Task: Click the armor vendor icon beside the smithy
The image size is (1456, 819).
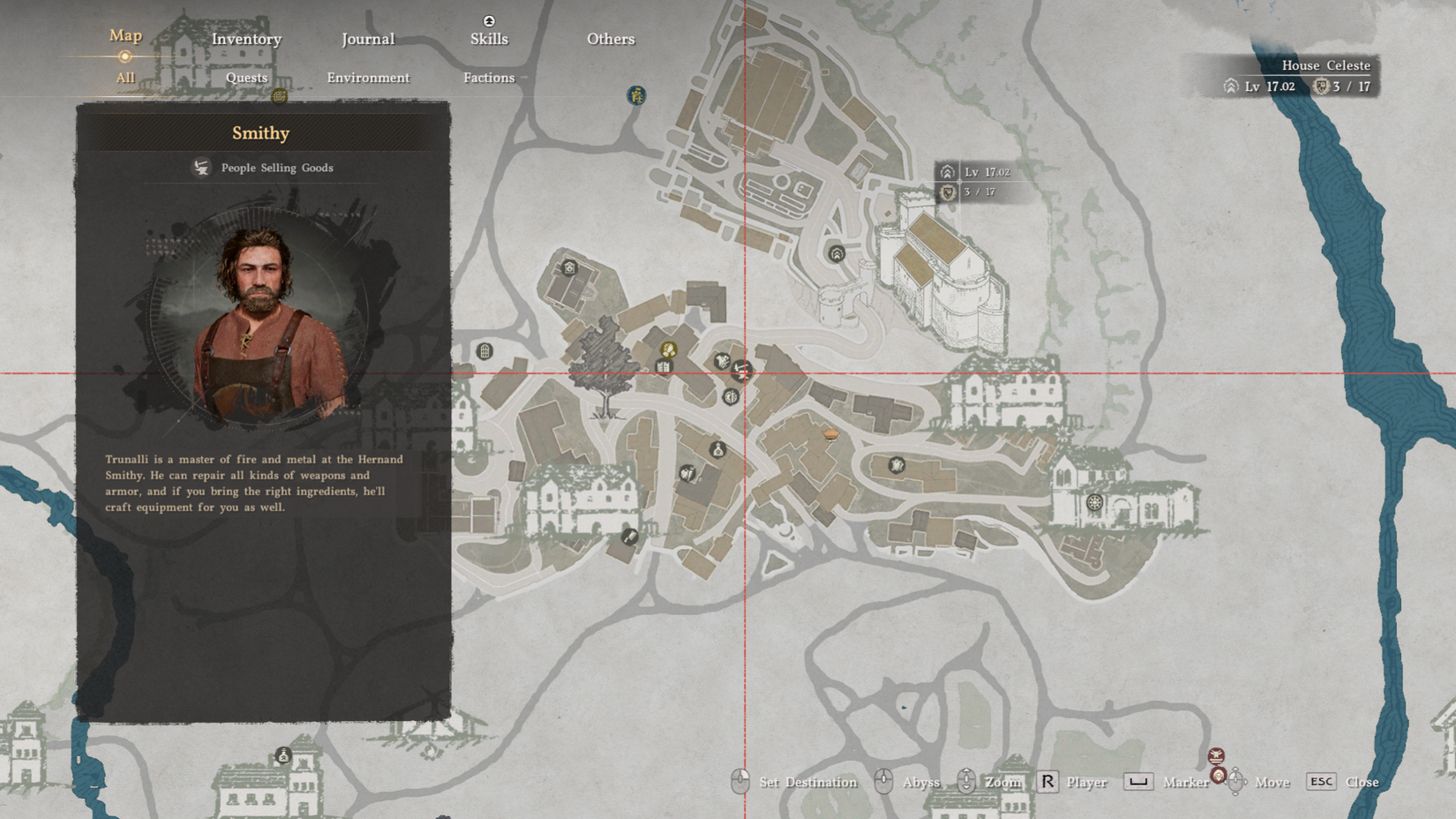Action: coord(724,361)
